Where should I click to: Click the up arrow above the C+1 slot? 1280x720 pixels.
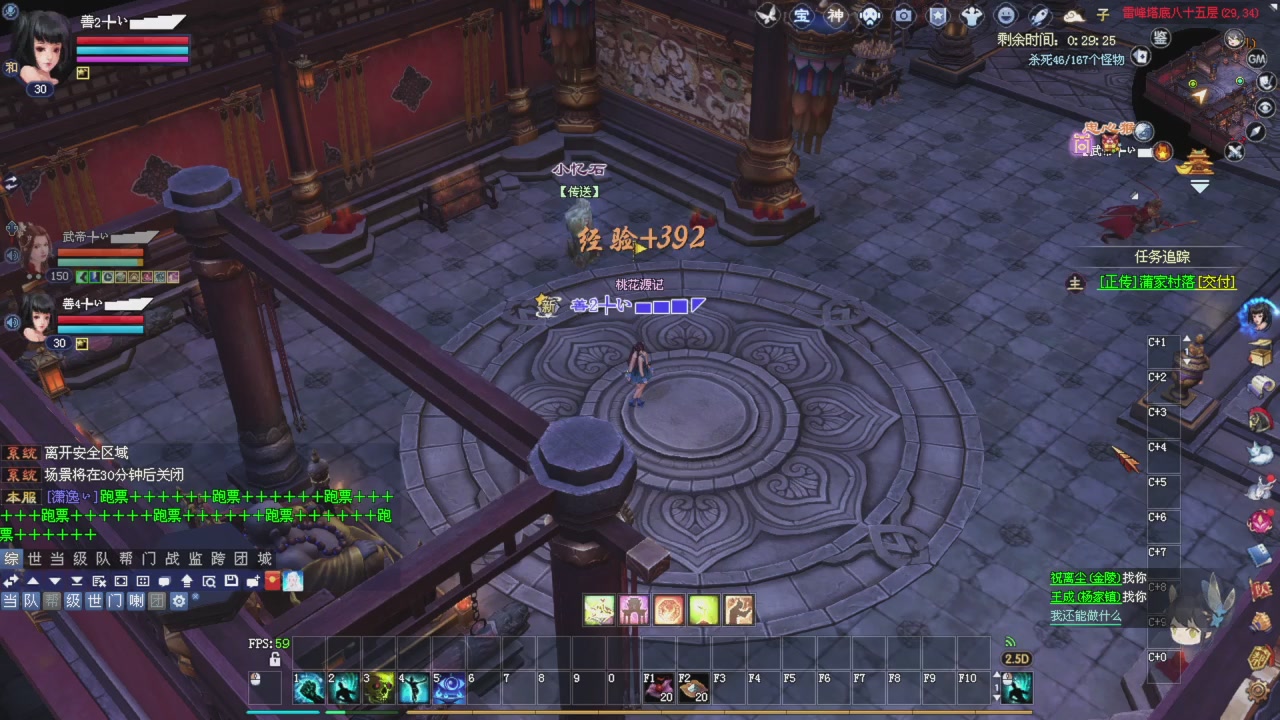(x=1187, y=338)
